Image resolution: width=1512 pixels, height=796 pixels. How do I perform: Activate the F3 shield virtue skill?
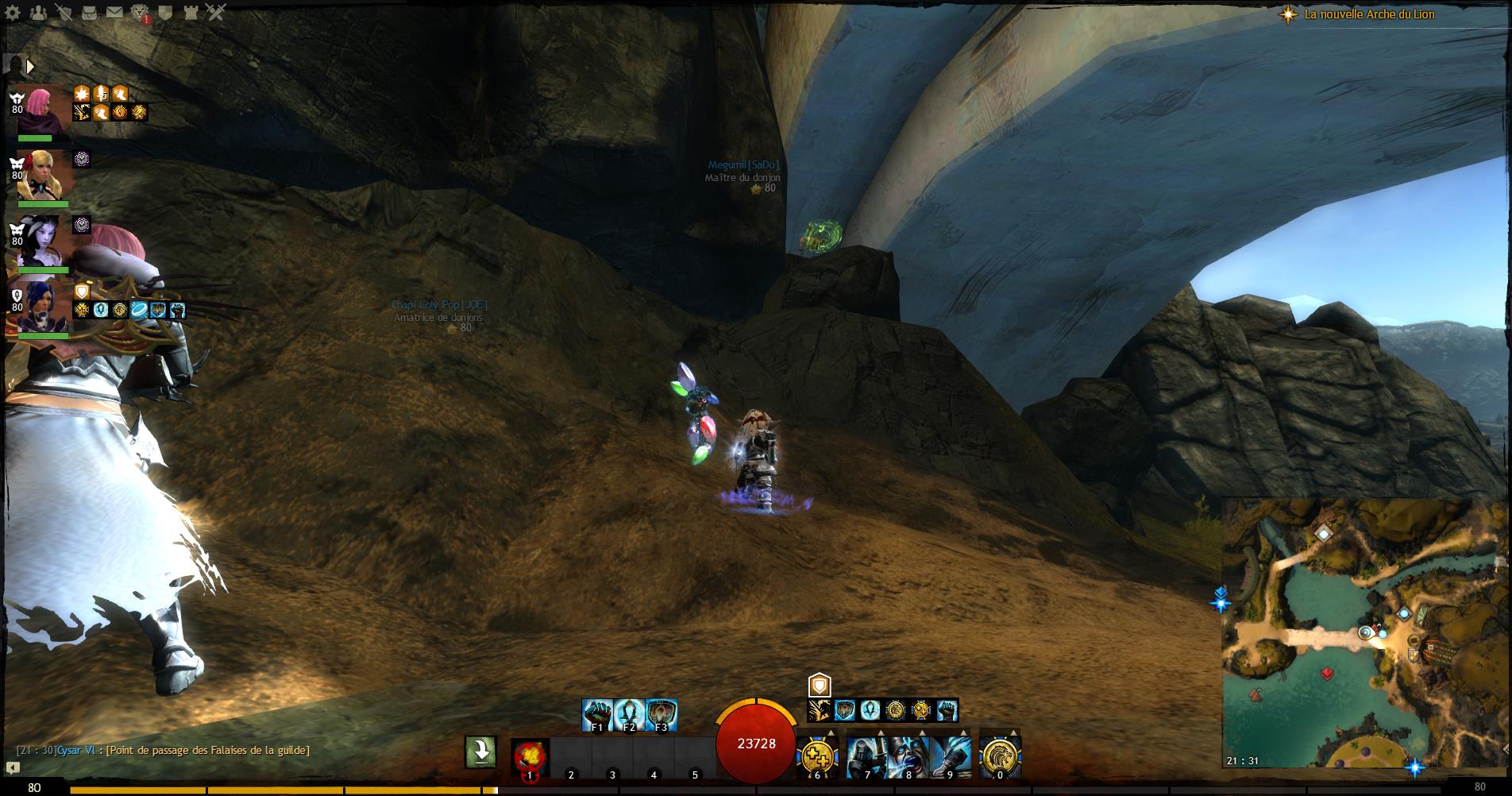click(661, 715)
